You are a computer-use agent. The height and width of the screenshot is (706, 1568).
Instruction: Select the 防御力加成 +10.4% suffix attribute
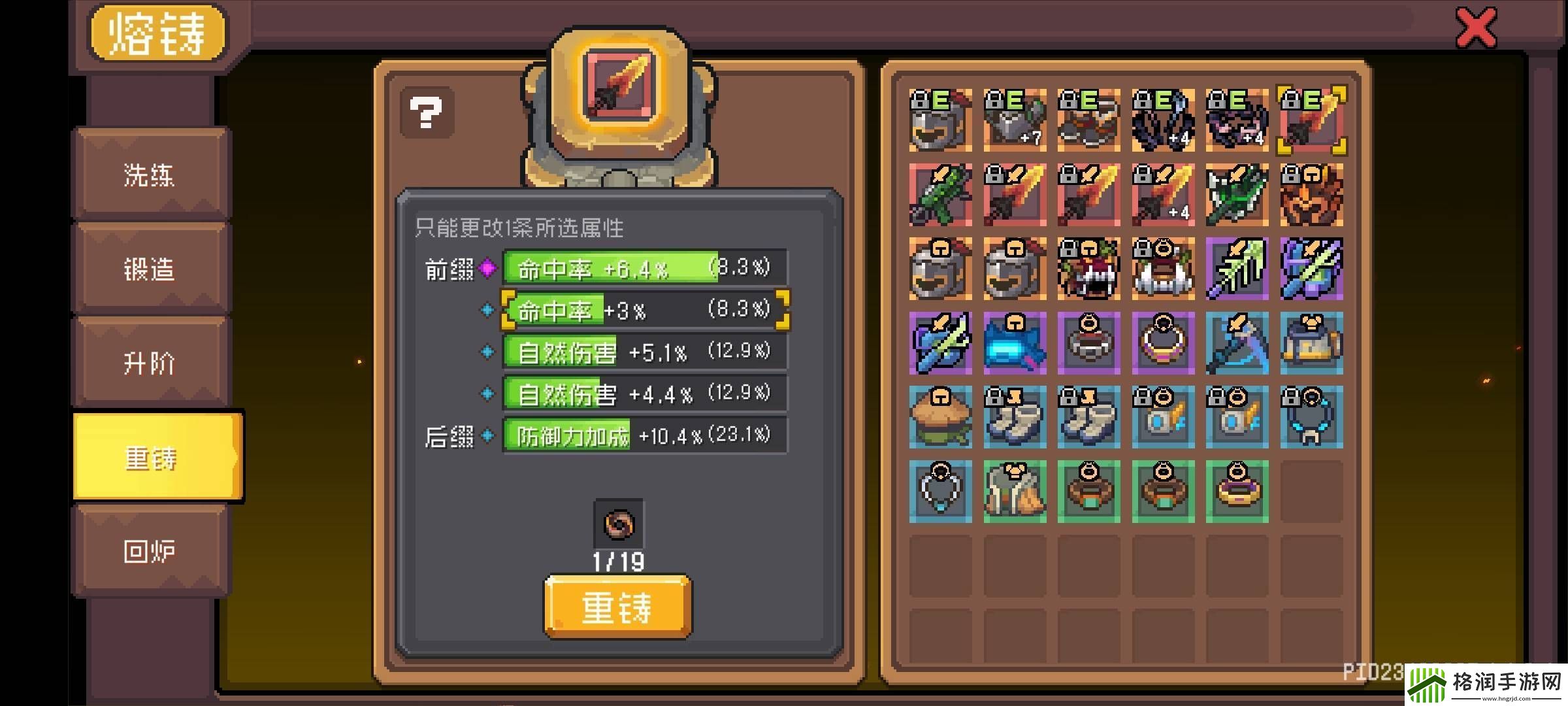[x=644, y=435]
